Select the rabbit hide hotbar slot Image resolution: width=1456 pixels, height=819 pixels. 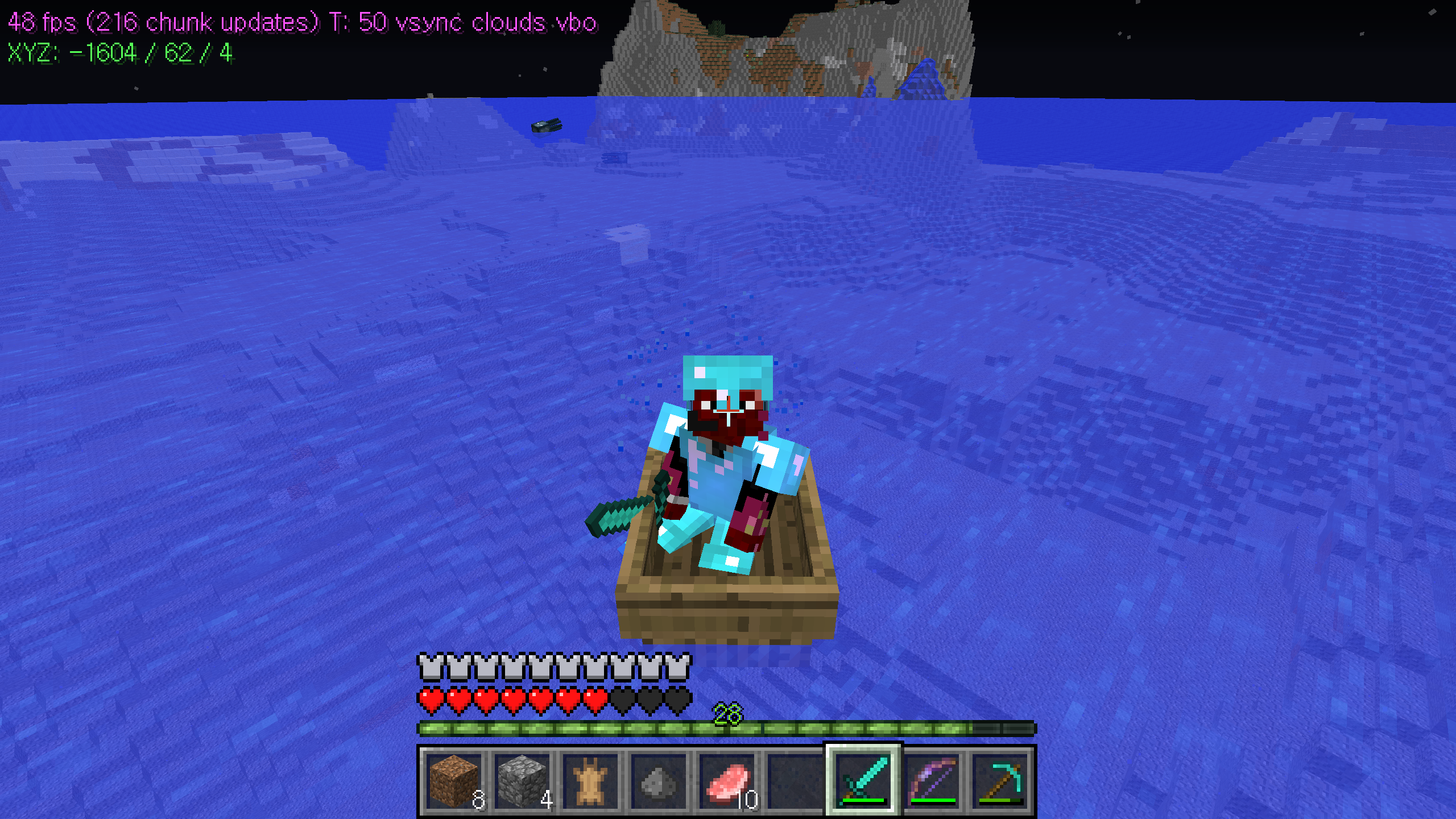[590, 781]
